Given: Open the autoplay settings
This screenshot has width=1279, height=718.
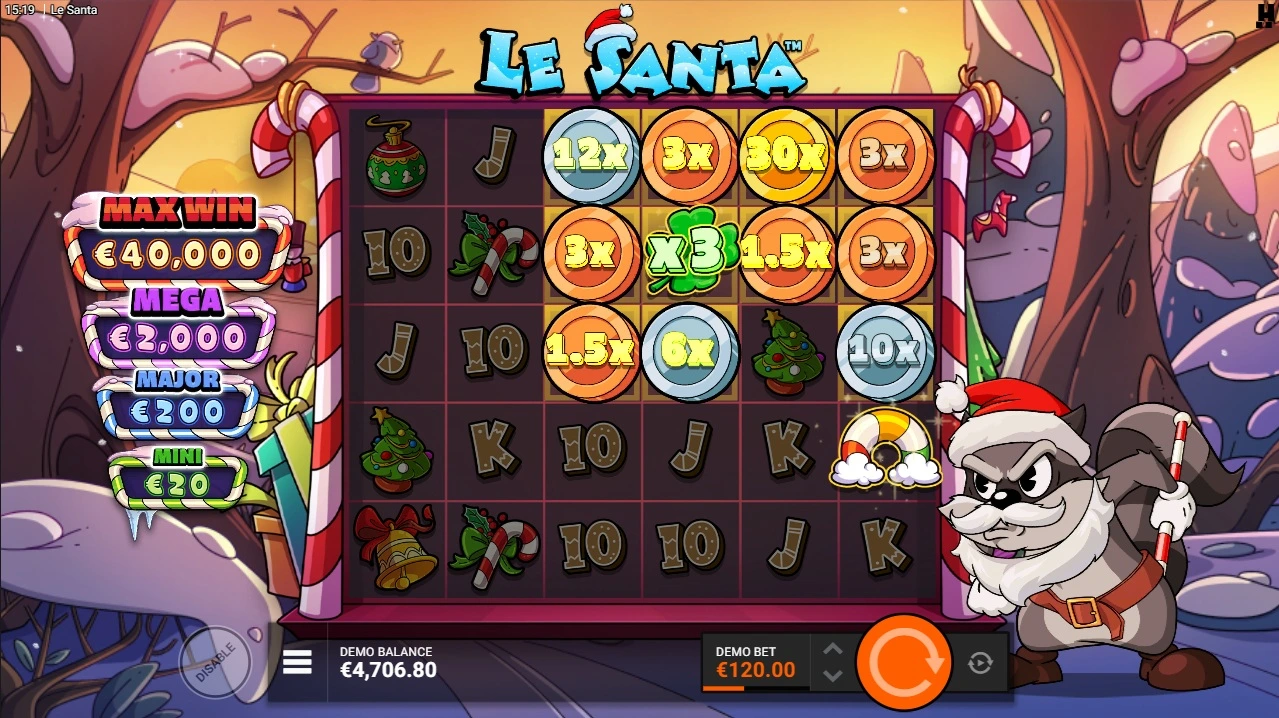Looking at the screenshot, I should 981,662.
